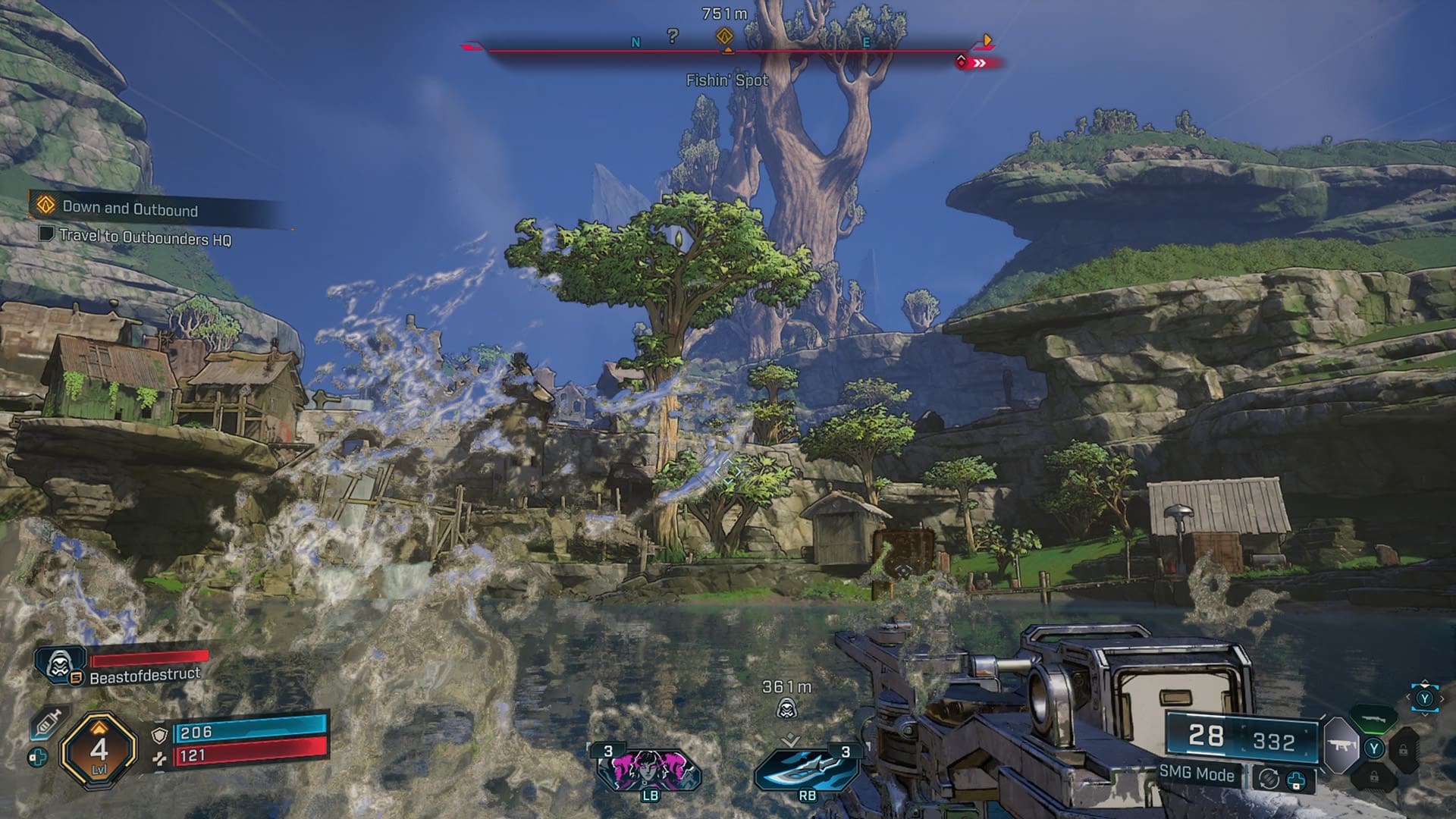Use the syringe repkit icon

(47, 723)
